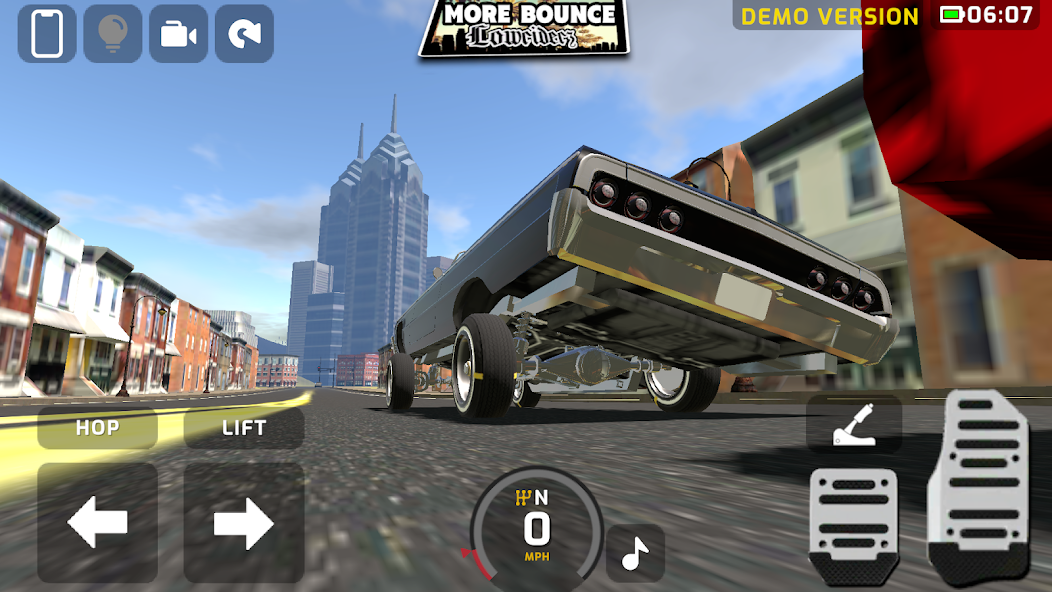Toggle the light bulb headlights button
Image resolution: width=1052 pixels, height=592 pixels.
click(112, 33)
